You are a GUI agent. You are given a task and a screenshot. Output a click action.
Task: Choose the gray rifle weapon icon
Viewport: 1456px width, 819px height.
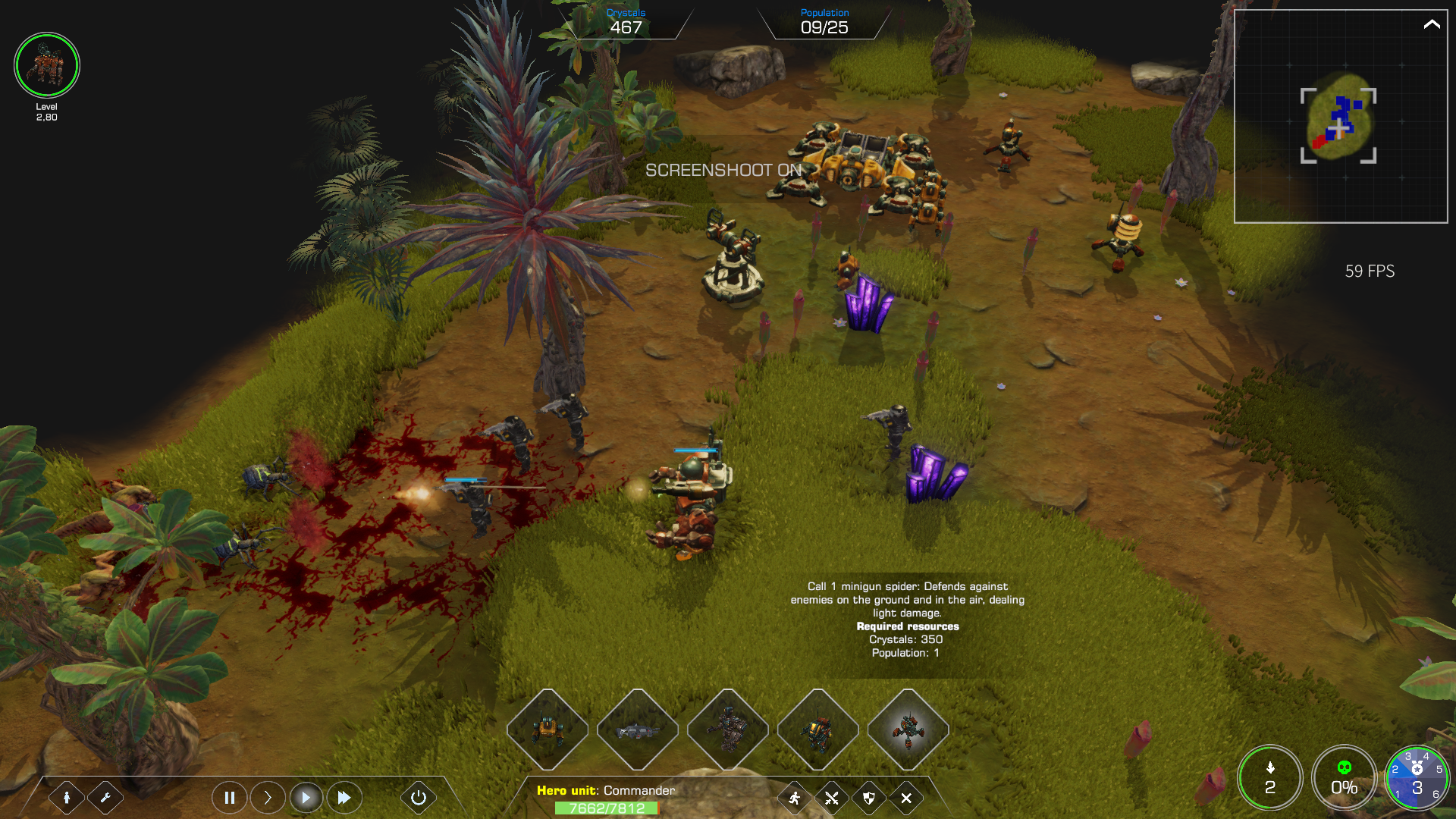638,730
